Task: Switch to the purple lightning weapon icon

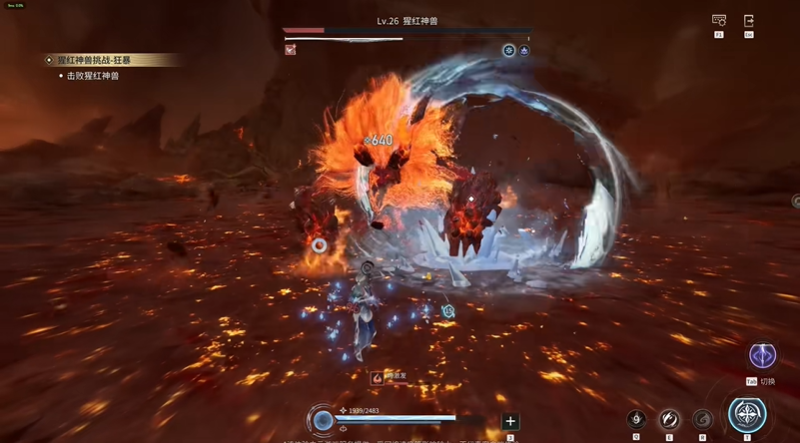Action: click(x=763, y=357)
